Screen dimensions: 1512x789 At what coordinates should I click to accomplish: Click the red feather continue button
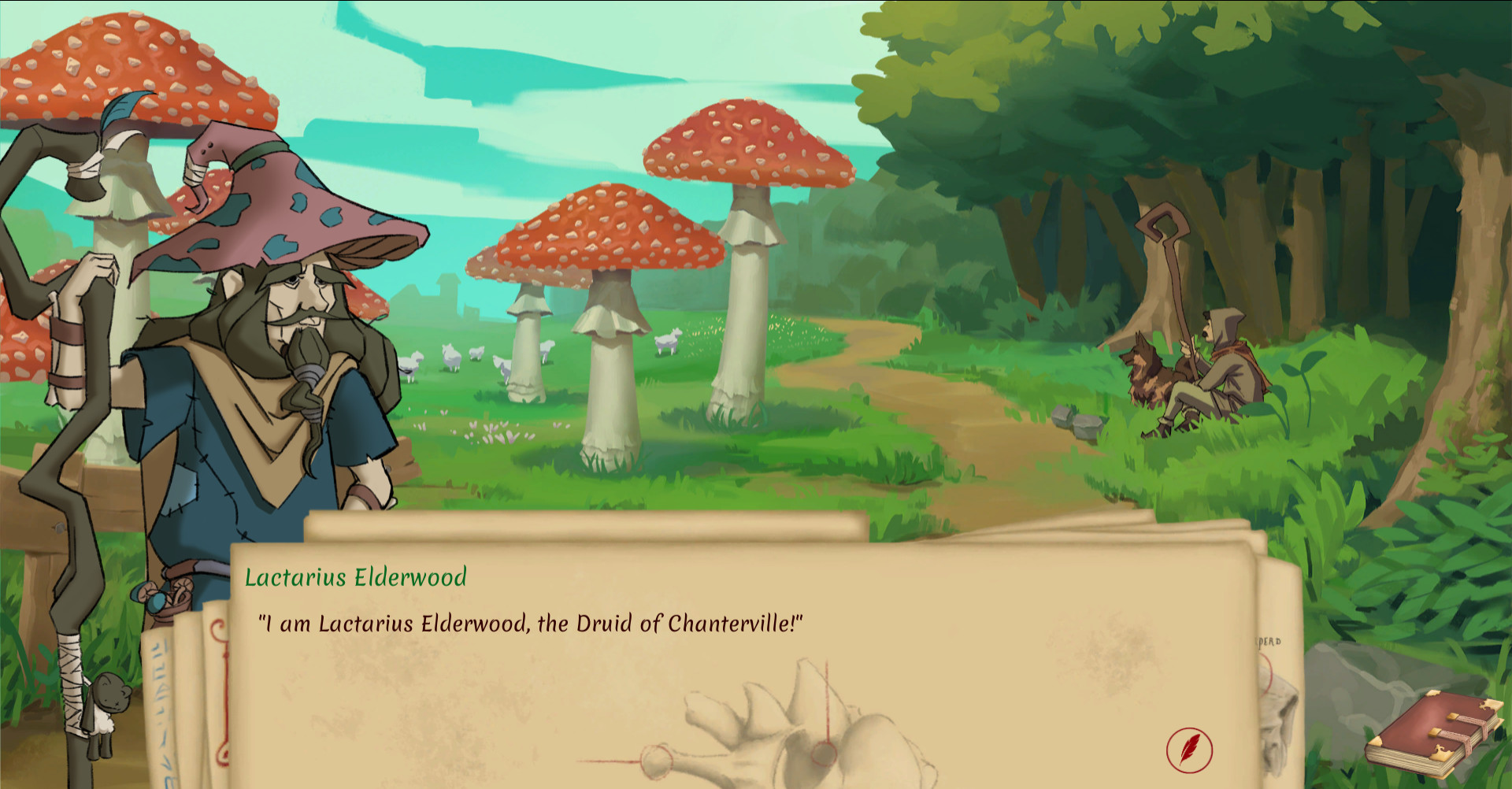[x=1189, y=748]
